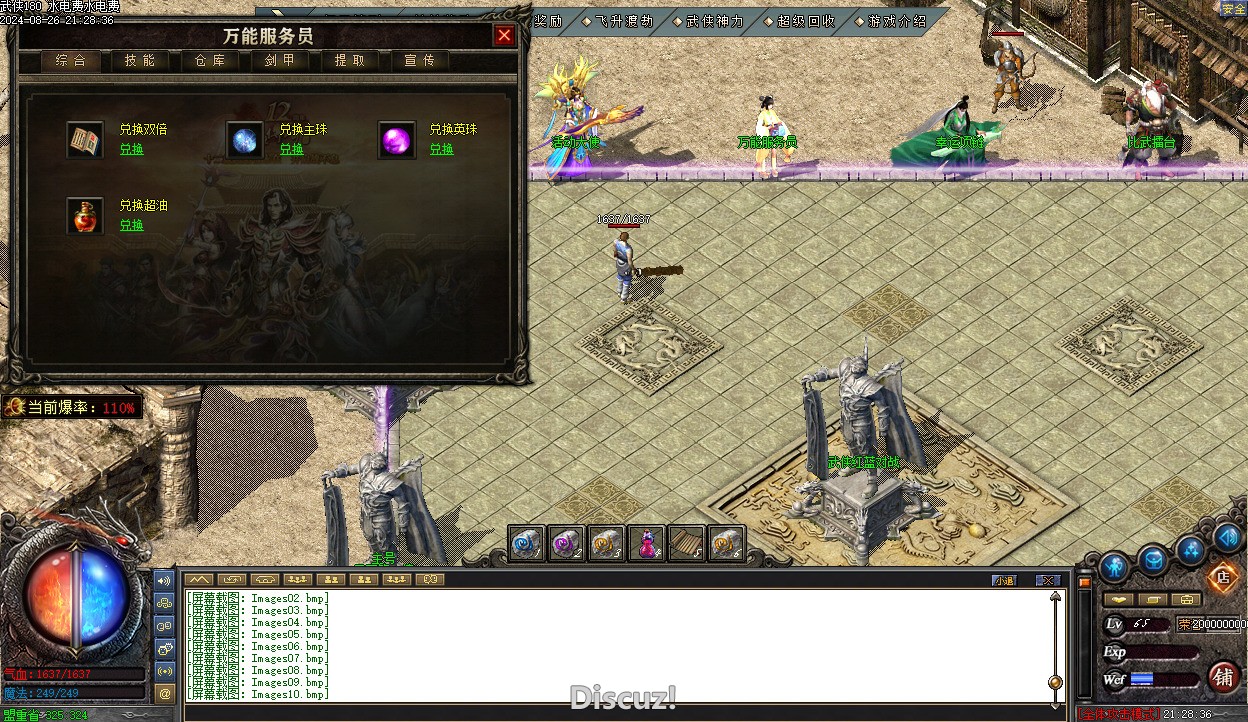Select the 剑甲 tab
The width and height of the screenshot is (1248, 722).
[280, 60]
